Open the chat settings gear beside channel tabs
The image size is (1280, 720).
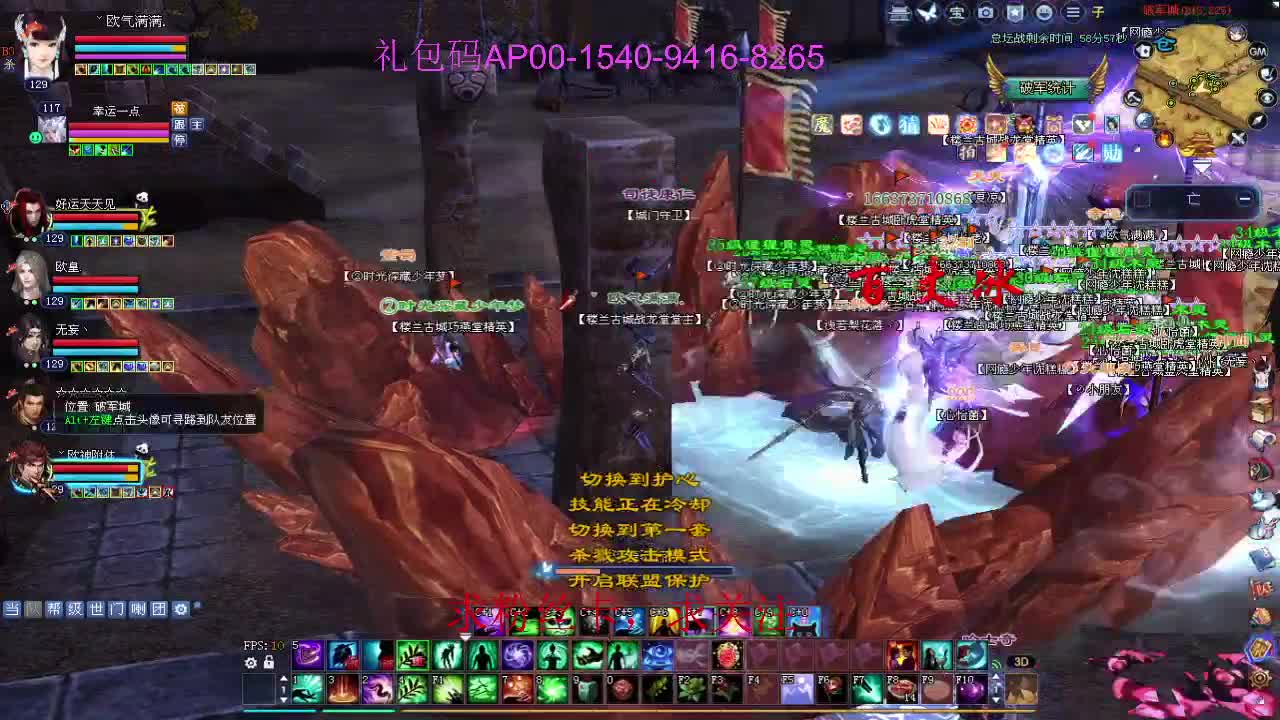[x=181, y=609]
